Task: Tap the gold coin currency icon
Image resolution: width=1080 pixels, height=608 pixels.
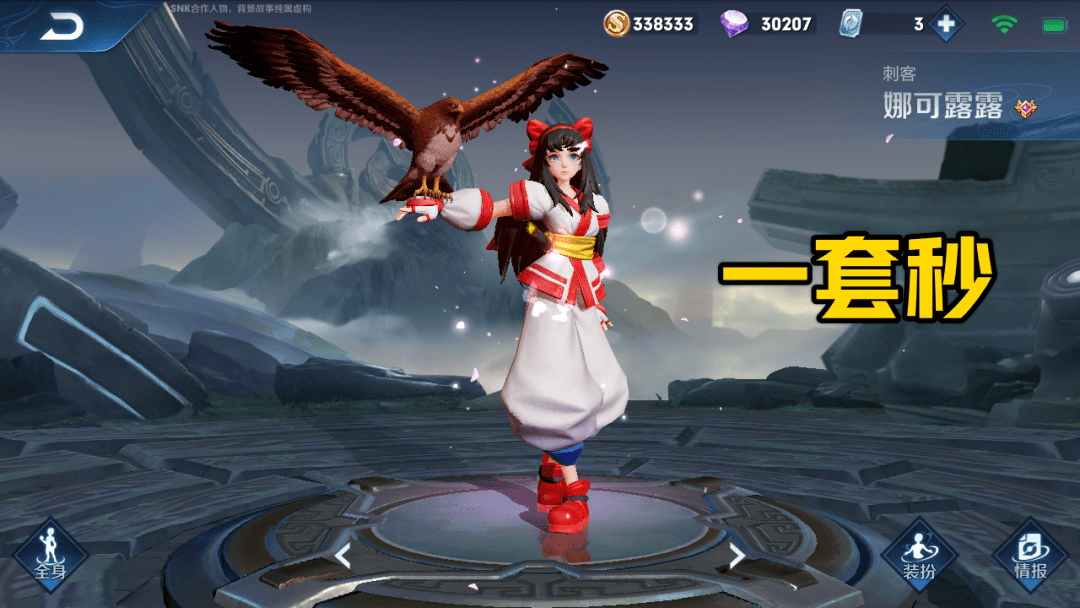Action: [x=616, y=24]
